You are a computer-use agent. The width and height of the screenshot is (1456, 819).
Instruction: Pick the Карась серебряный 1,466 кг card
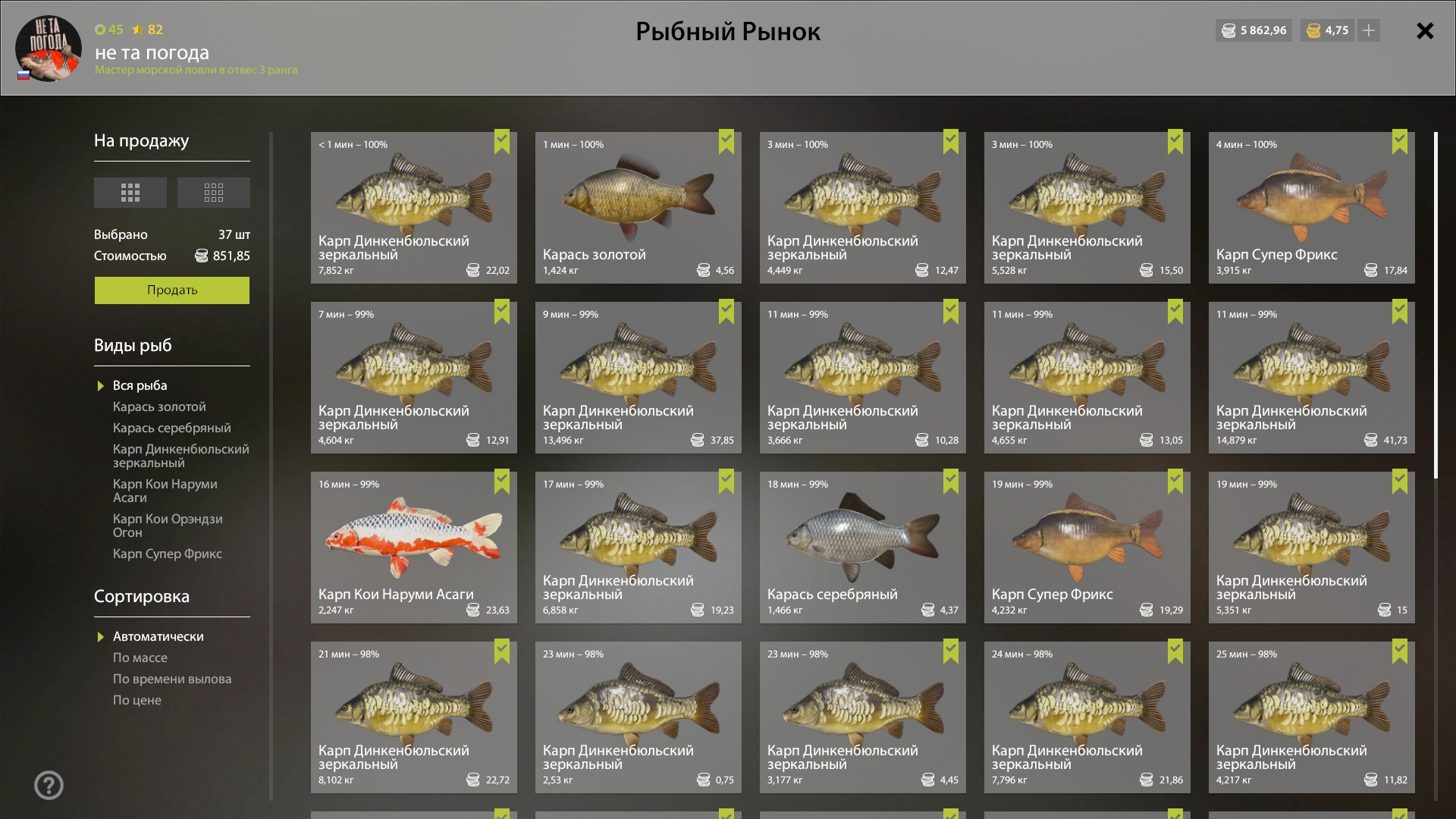(x=862, y=548)
